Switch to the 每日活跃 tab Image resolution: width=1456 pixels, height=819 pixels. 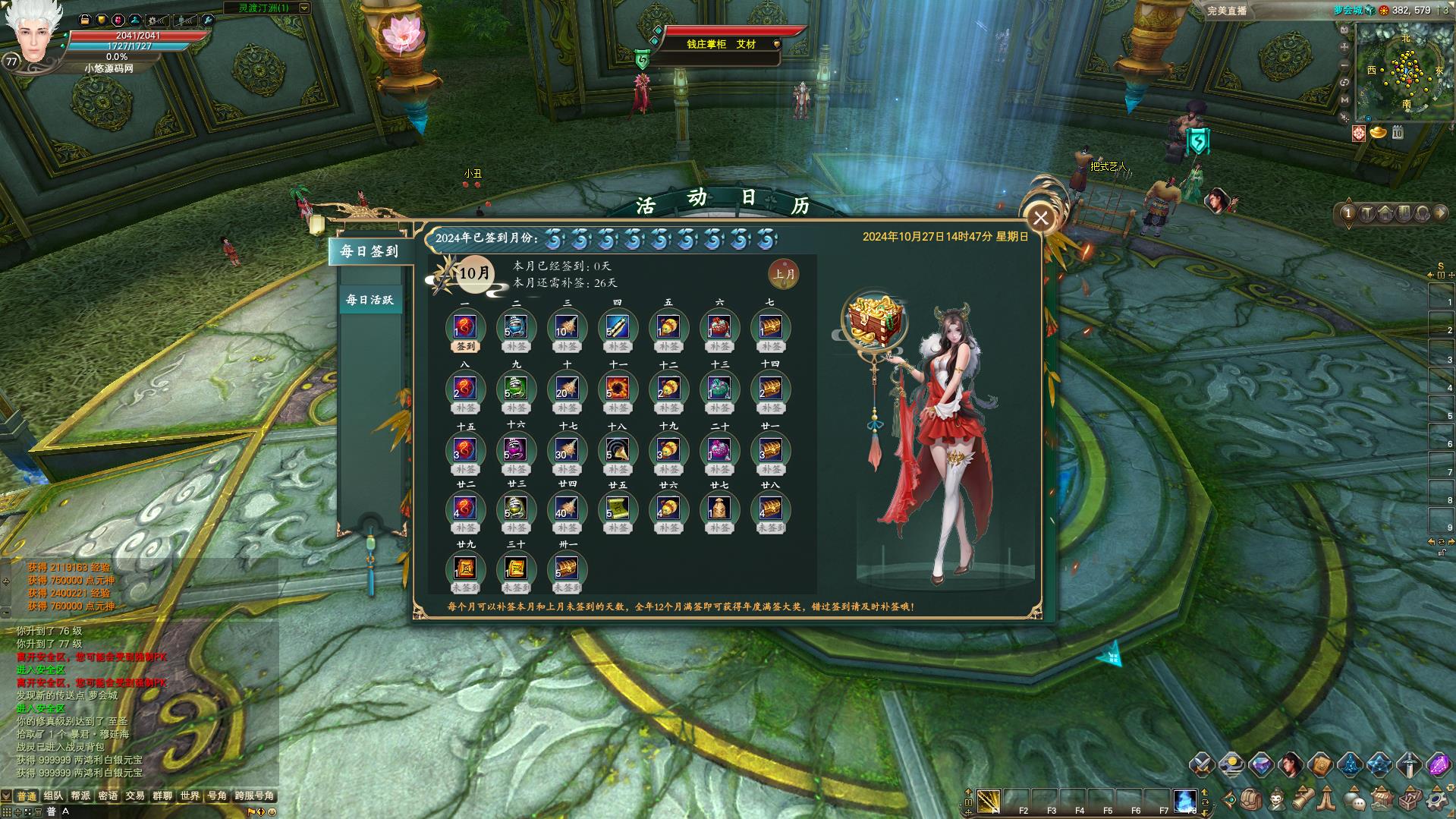[x=370, y=300]
